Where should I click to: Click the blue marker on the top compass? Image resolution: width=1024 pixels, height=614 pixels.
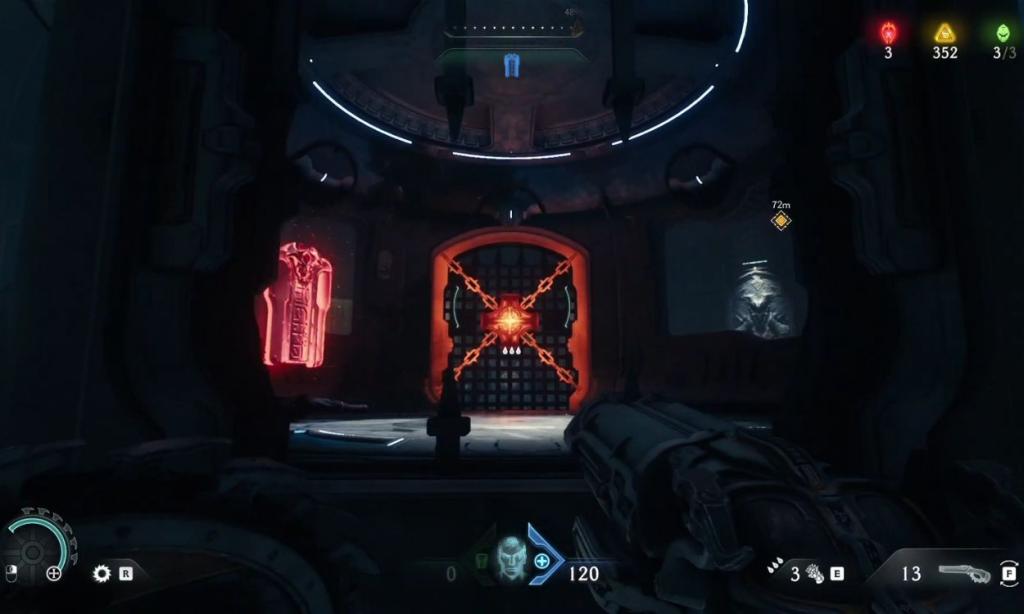511,66
